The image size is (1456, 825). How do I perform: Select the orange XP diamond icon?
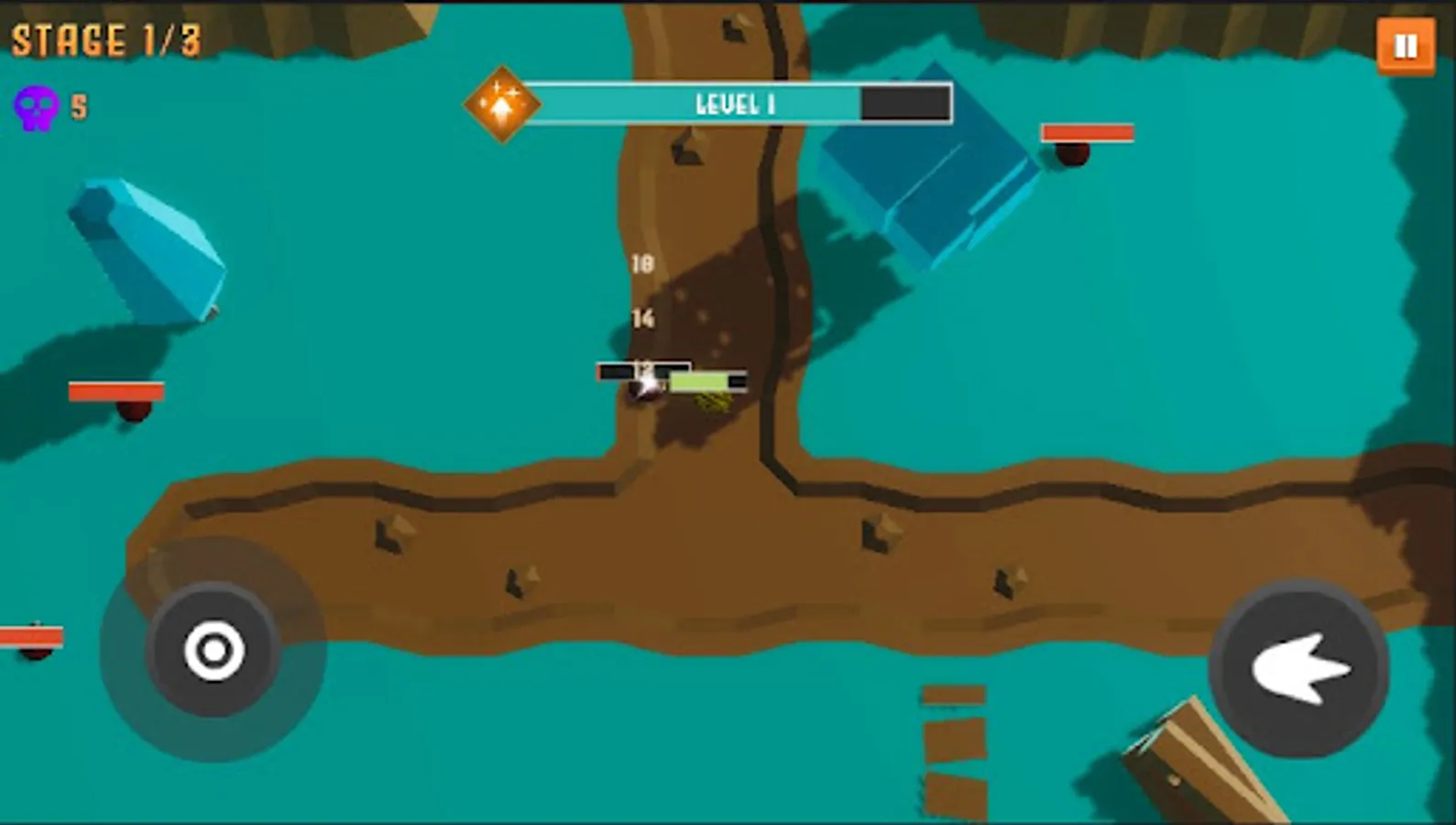[500, 103]
